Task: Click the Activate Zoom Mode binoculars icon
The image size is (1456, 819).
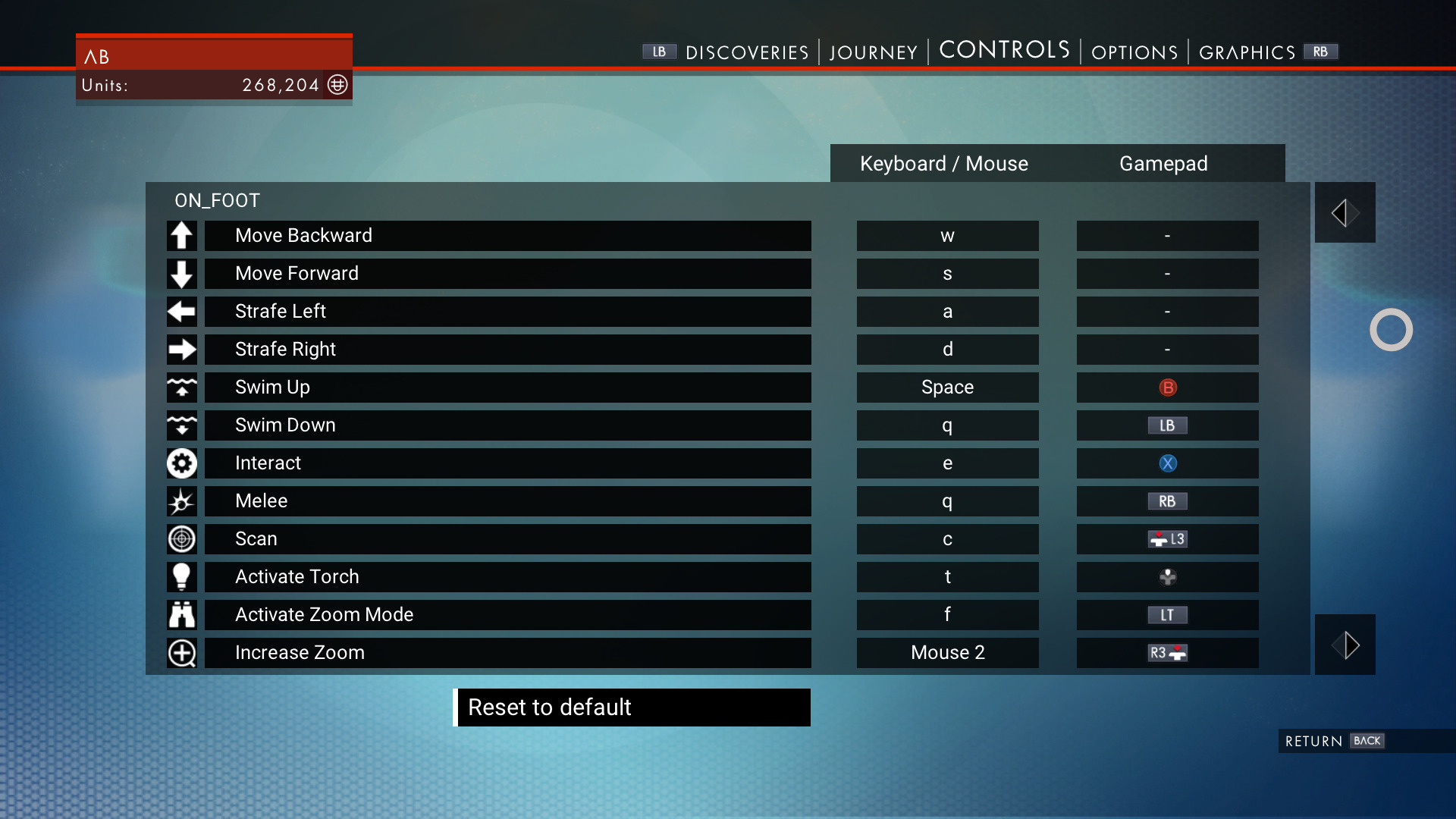Action: (x=181, y=615)
